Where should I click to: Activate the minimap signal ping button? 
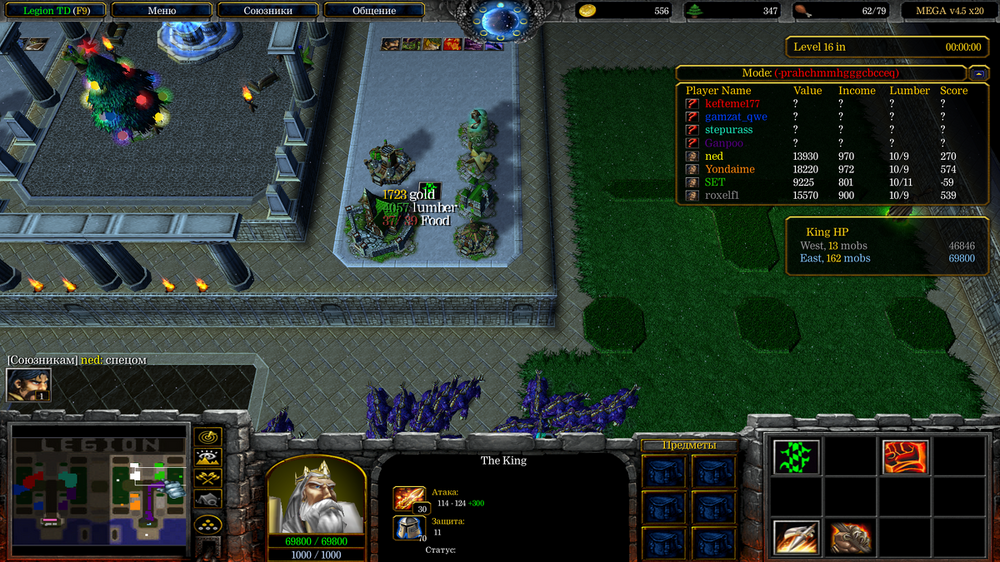click(208, 437)
